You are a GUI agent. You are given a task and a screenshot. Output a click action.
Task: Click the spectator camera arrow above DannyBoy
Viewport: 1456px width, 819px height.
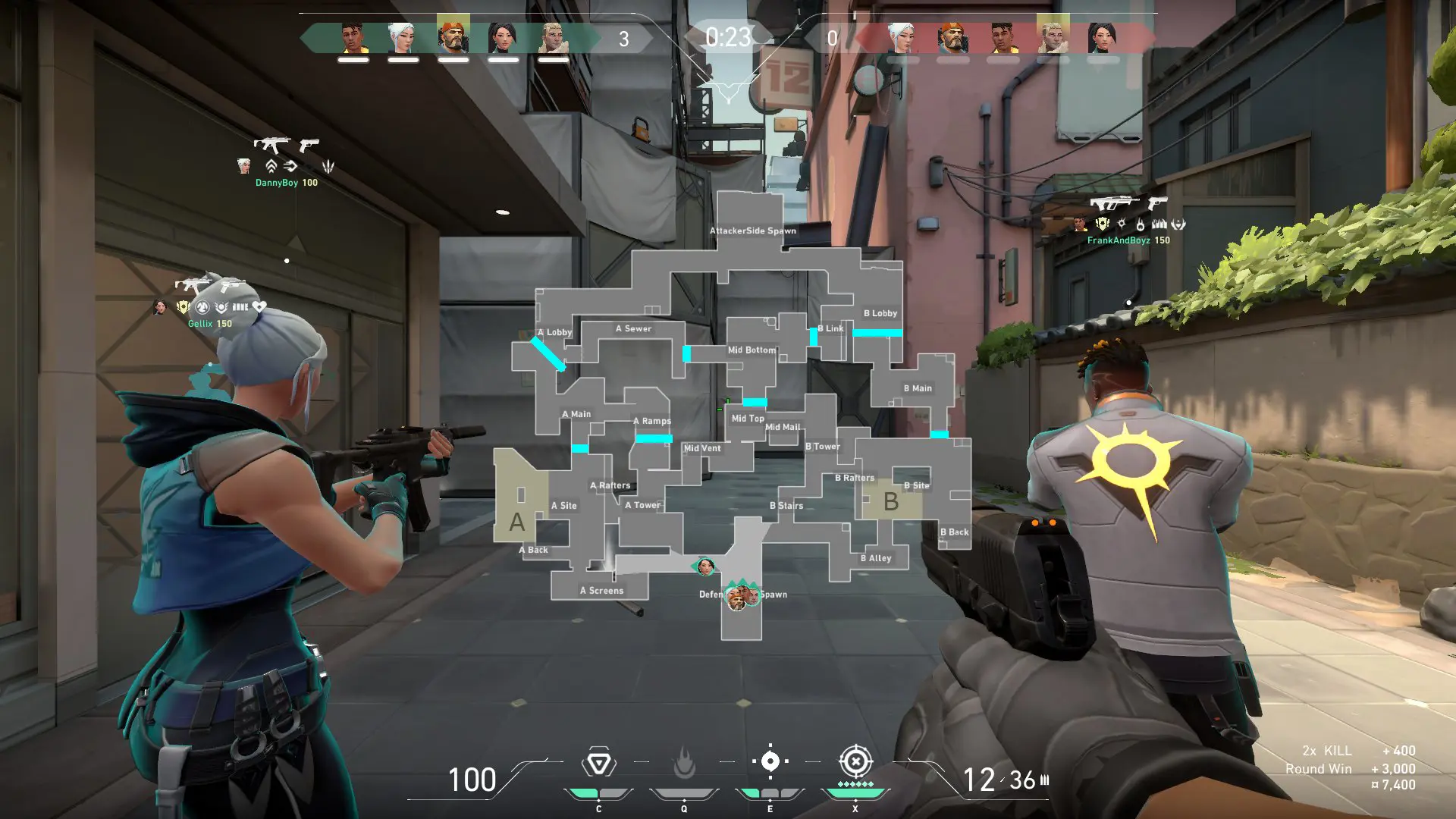[x=290, y=166]
